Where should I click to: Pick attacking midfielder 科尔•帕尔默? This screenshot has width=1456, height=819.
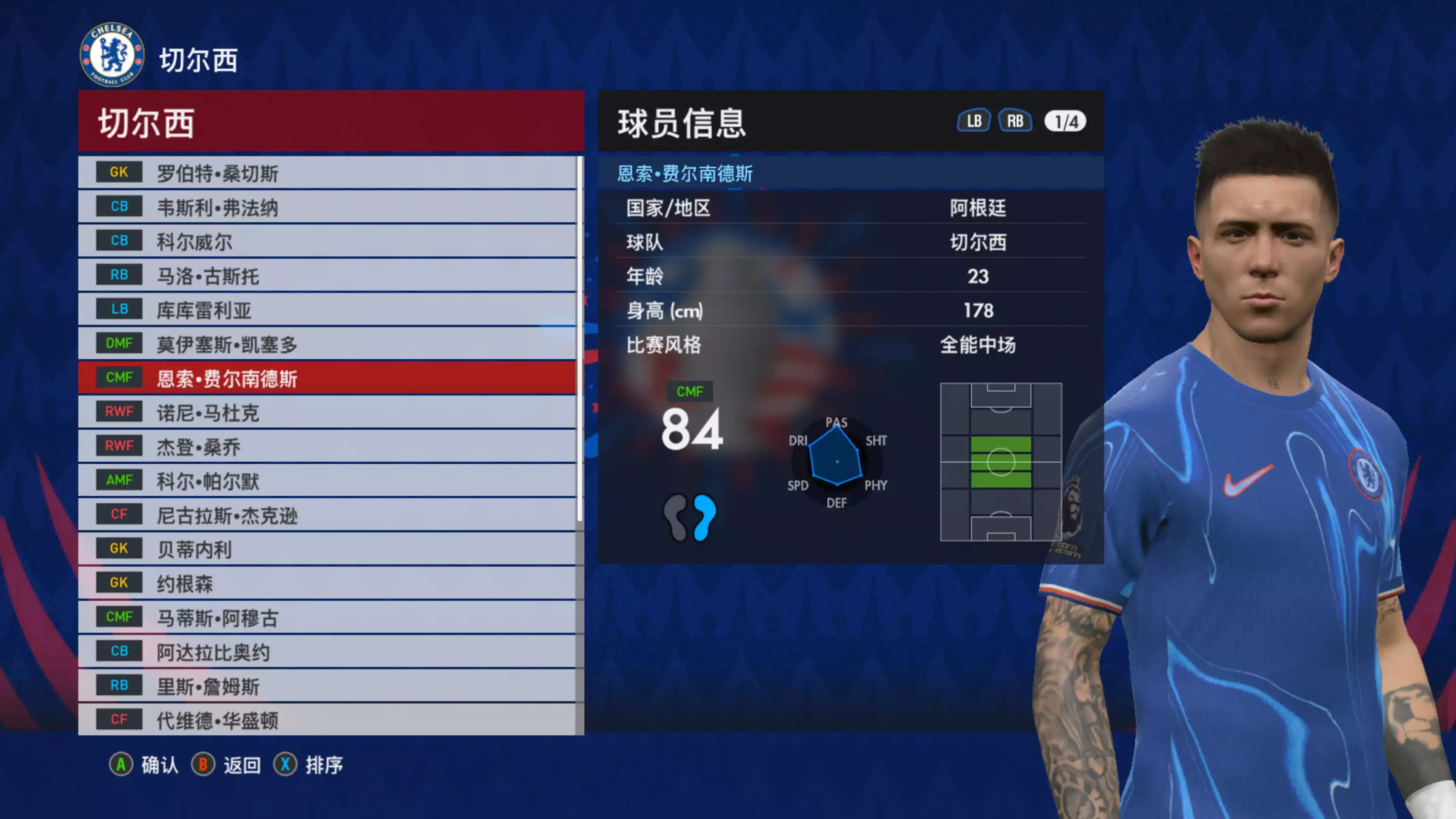(328, 481)
